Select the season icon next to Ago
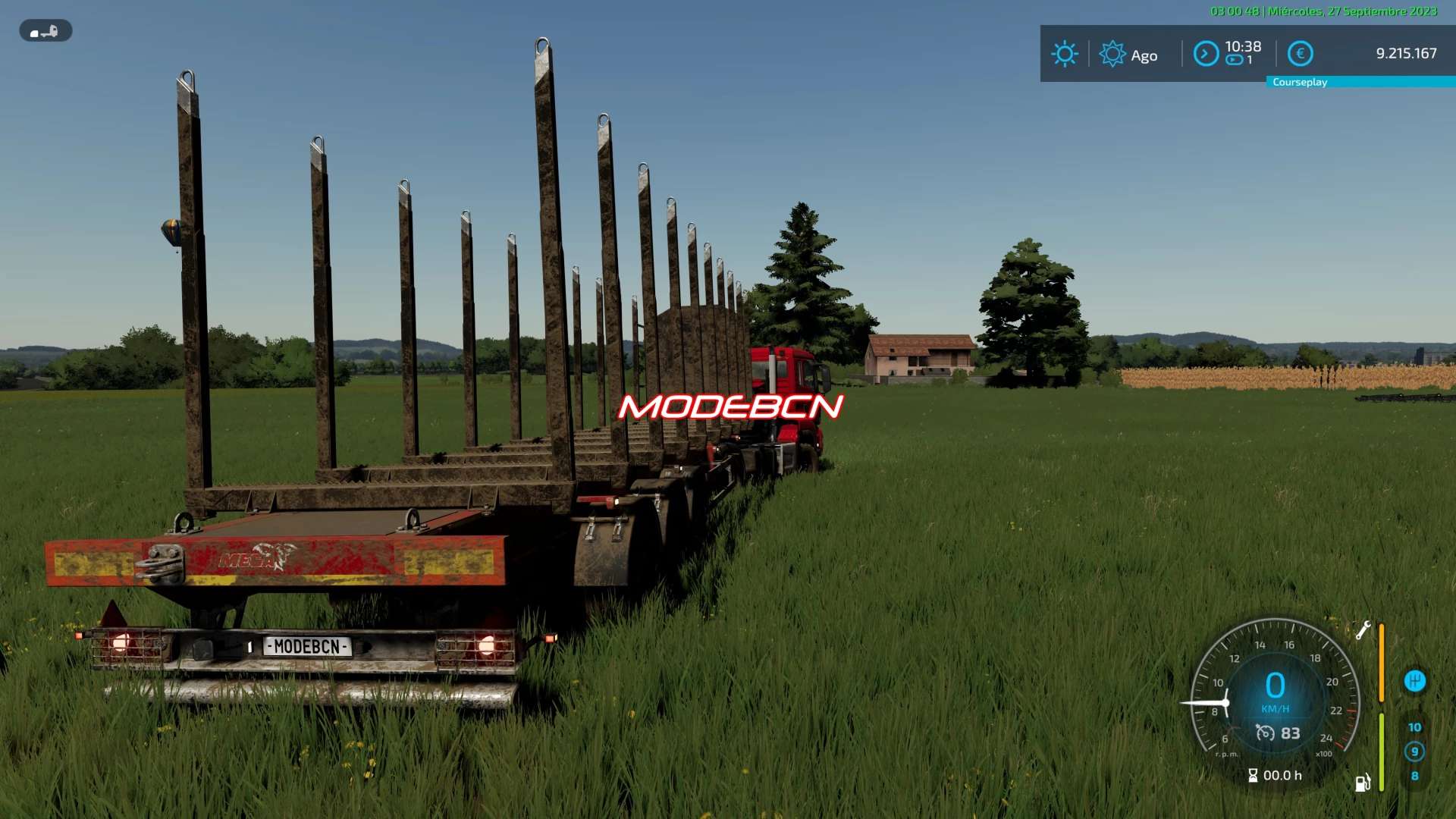1456x819 pixels. (x=1112, y=54)
